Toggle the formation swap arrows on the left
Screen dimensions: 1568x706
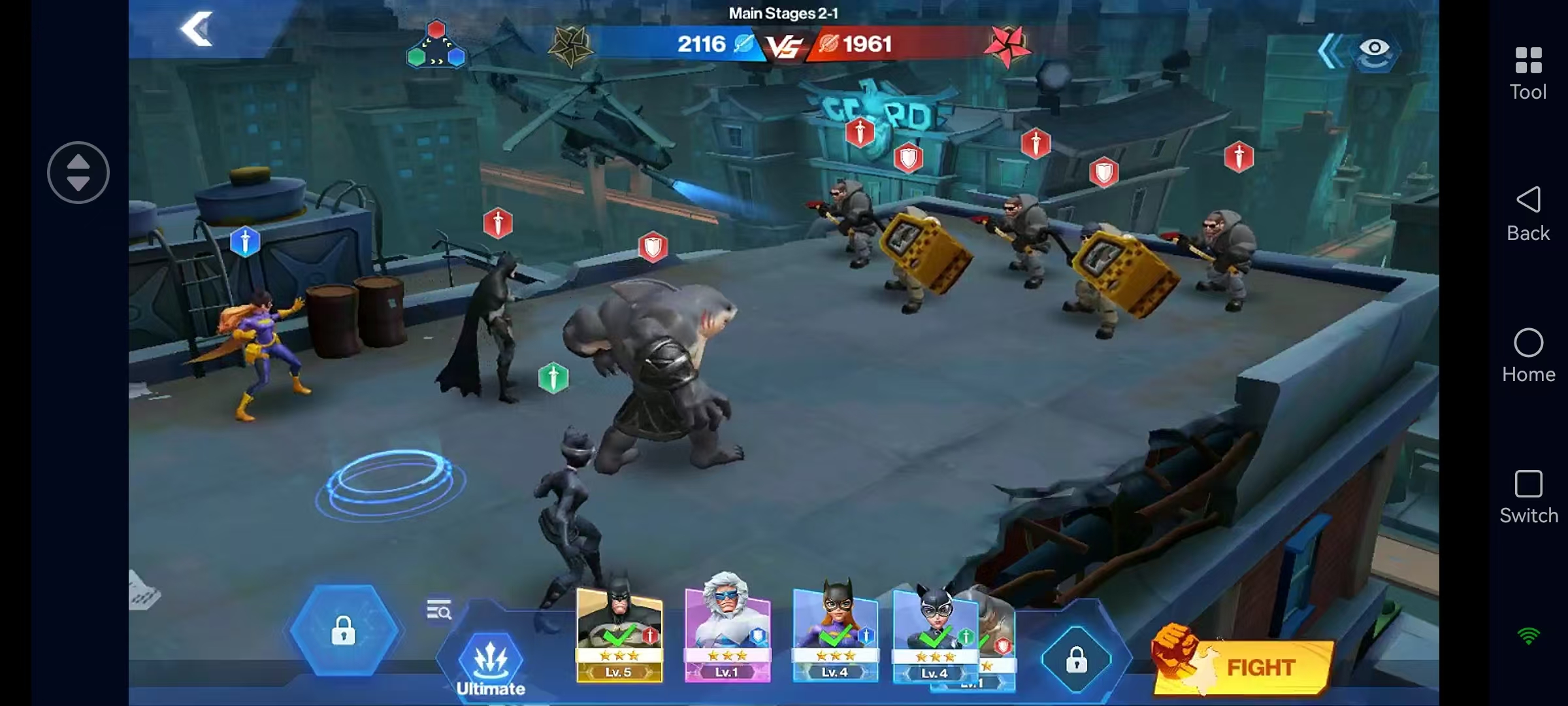(78, 172)
